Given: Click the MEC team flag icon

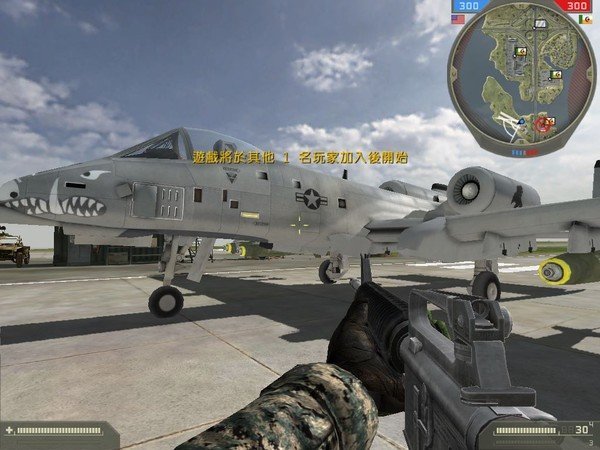Looking at the screenshot, I should pos(586,19).
